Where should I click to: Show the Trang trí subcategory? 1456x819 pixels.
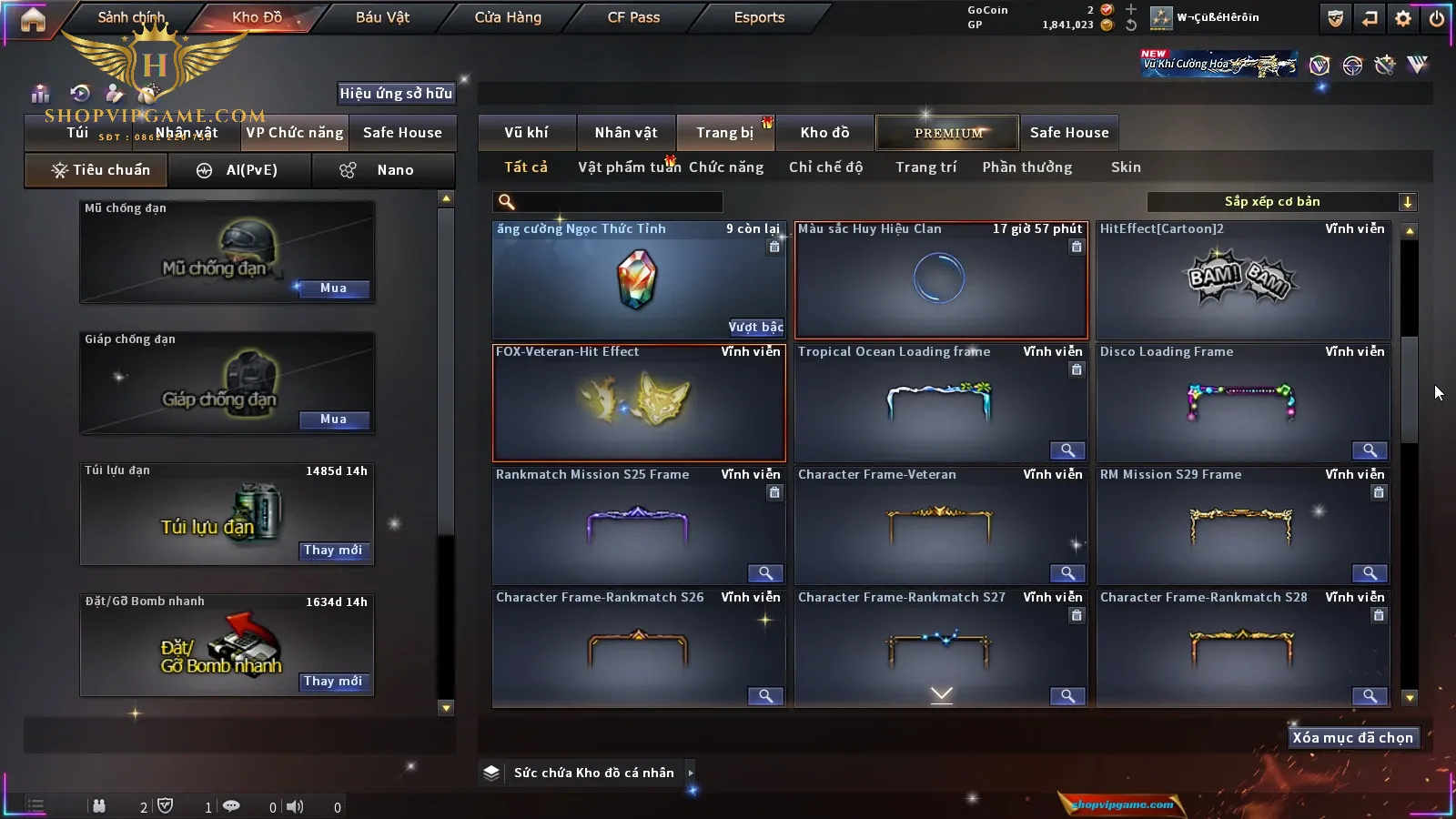coord(925,167)
